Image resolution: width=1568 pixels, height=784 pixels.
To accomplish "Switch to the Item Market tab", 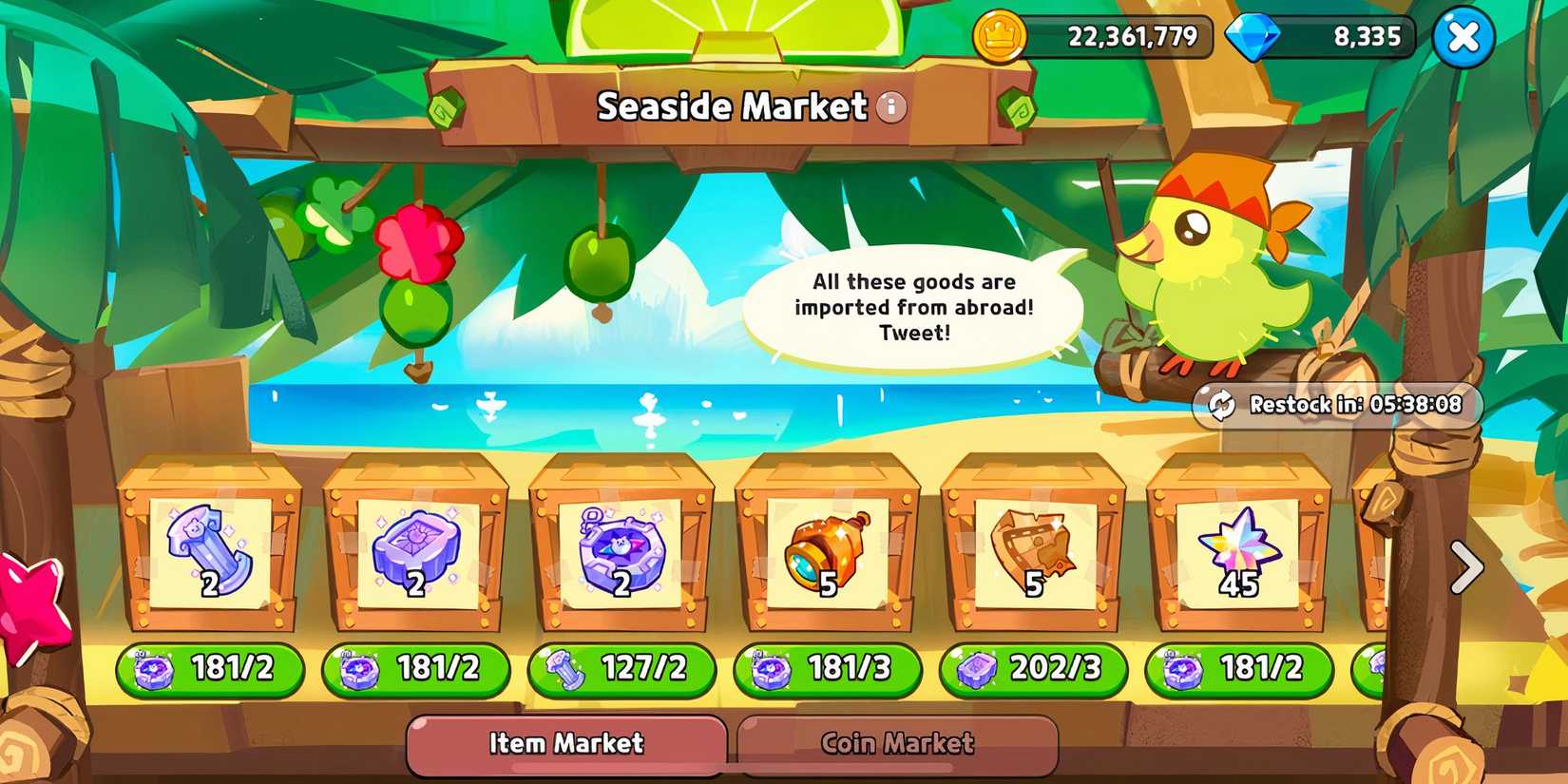I will point(565,745).
